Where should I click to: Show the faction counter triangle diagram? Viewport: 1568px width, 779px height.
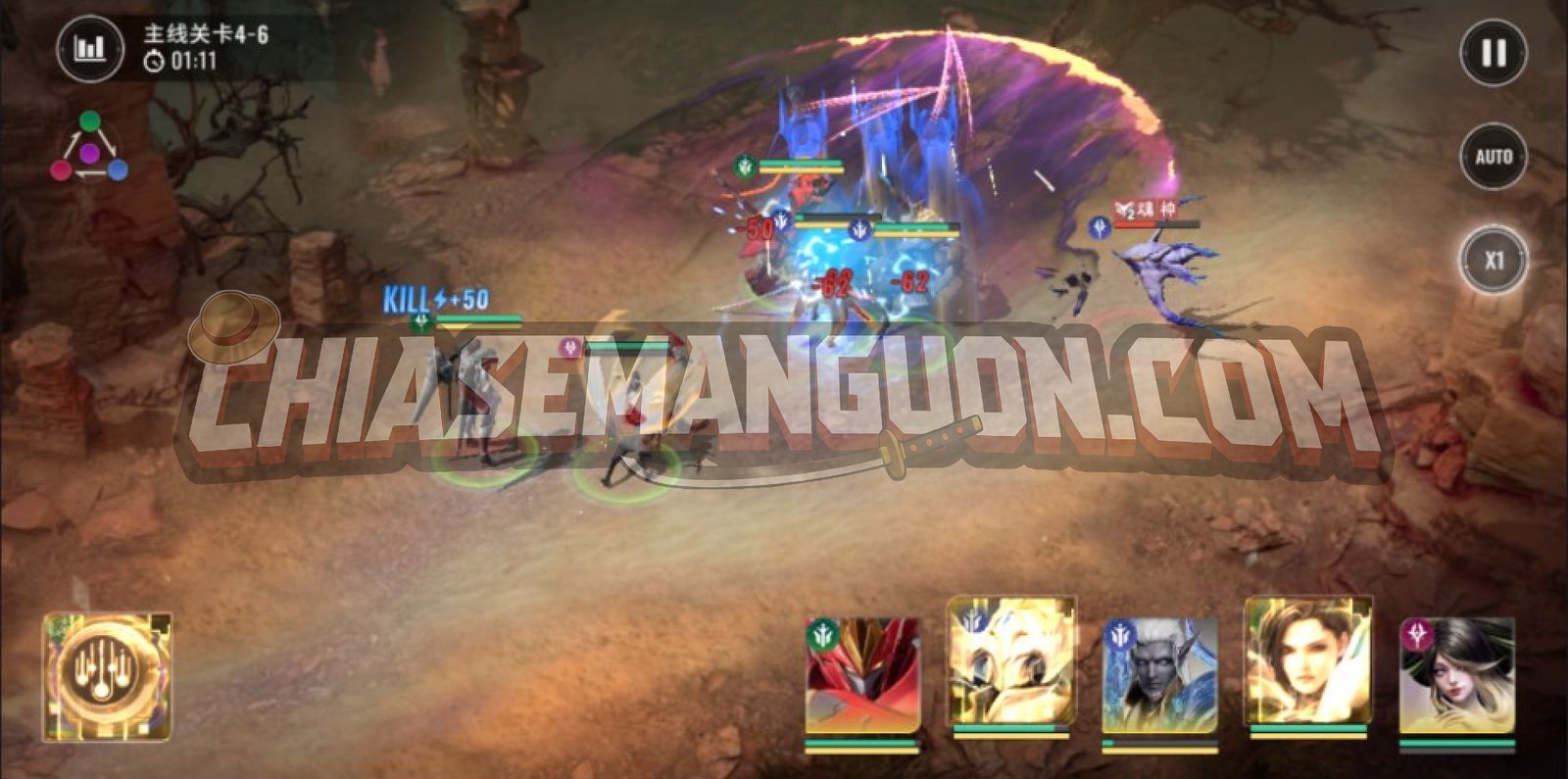(89, 150)
